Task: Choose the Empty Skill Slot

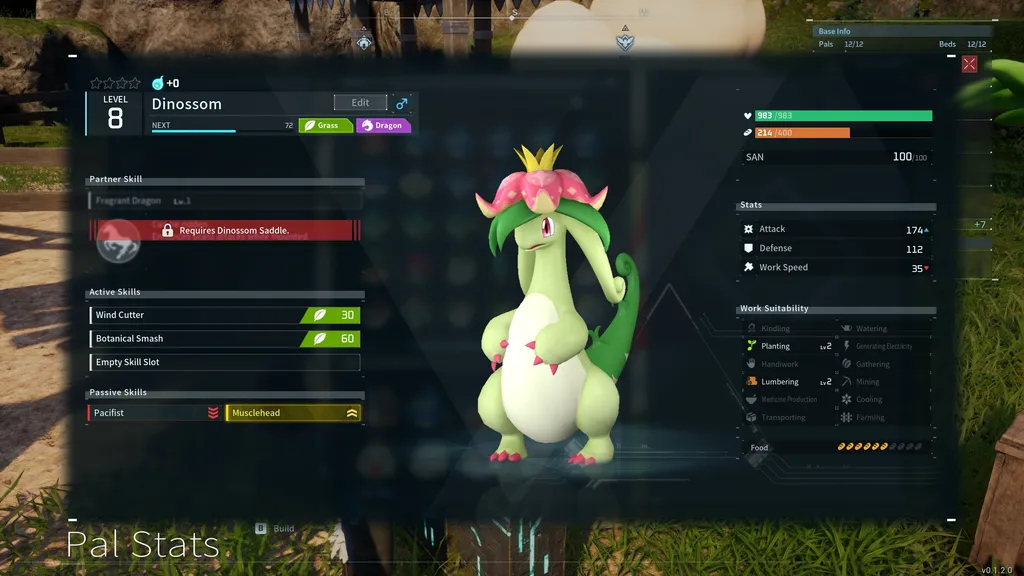Action: [x=224, y=362]
